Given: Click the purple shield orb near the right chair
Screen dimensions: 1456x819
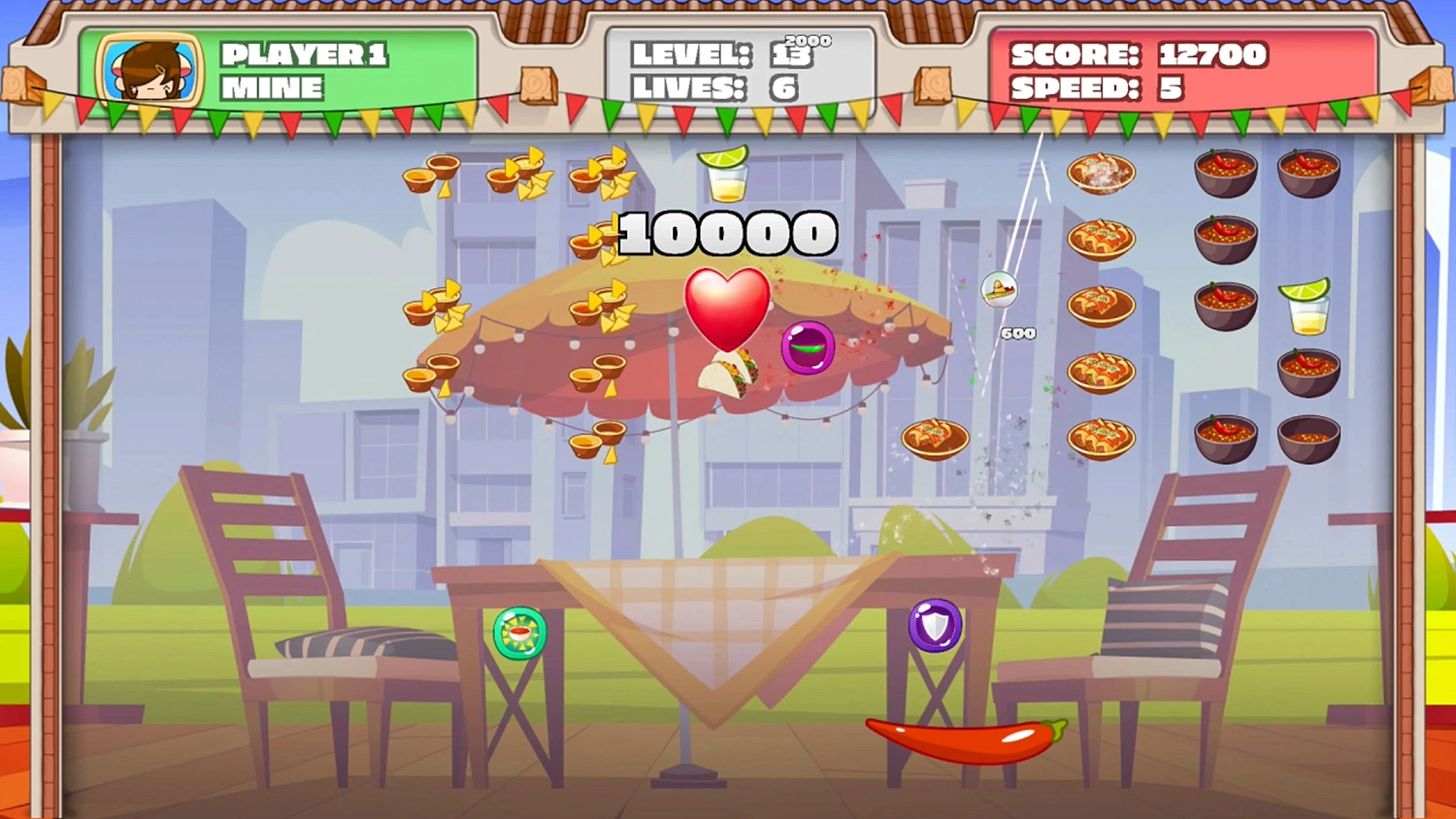Looking at the screenshot, I should (934, 626).
